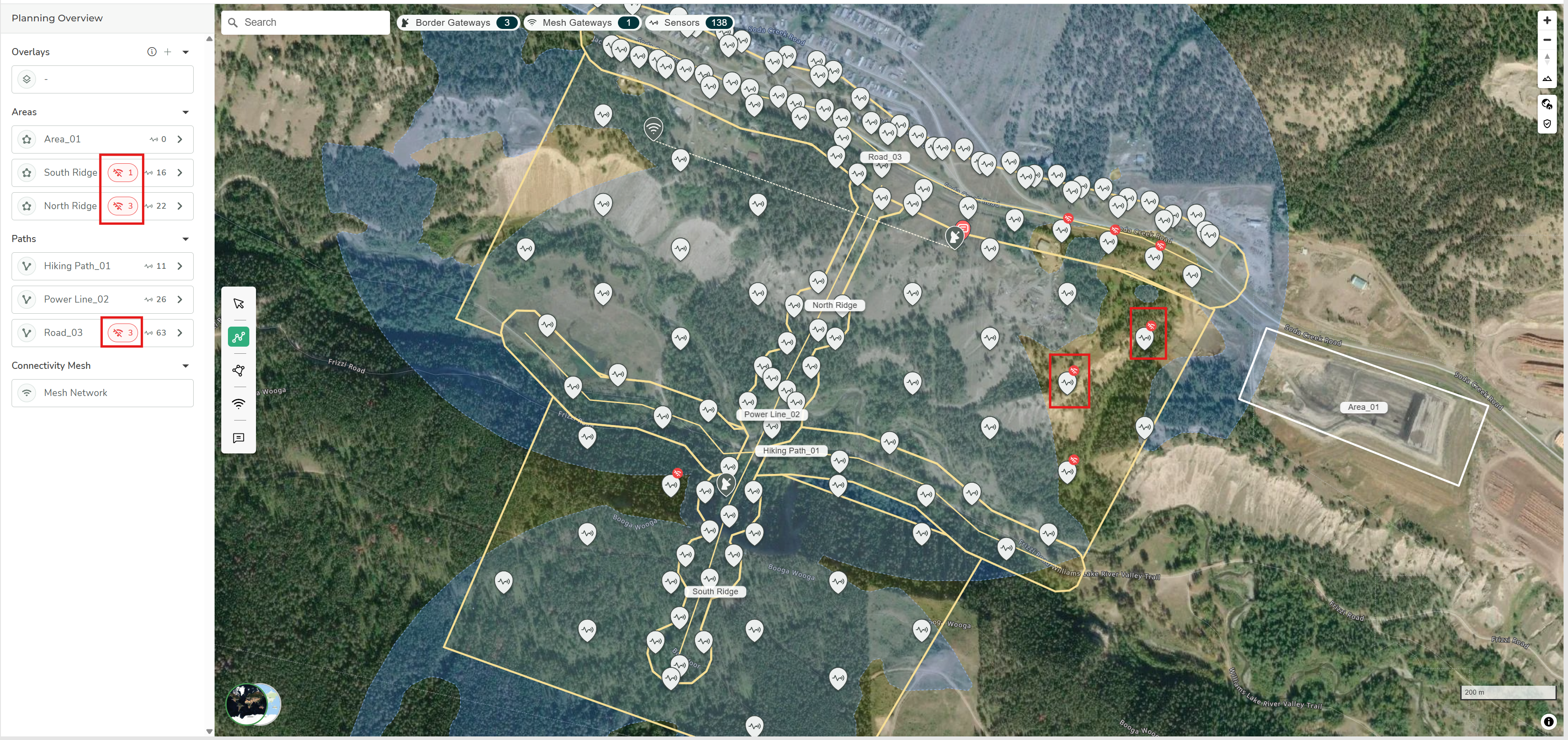Open the Area_01 list entry

point(102,139)
